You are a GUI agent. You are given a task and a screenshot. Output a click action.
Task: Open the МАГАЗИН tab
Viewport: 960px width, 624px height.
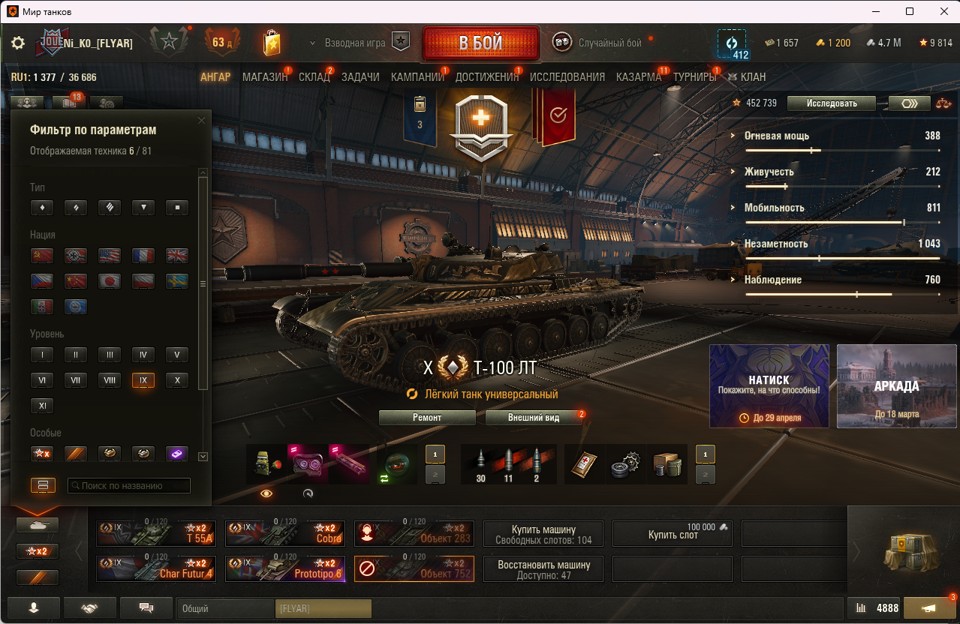[264, 77]
